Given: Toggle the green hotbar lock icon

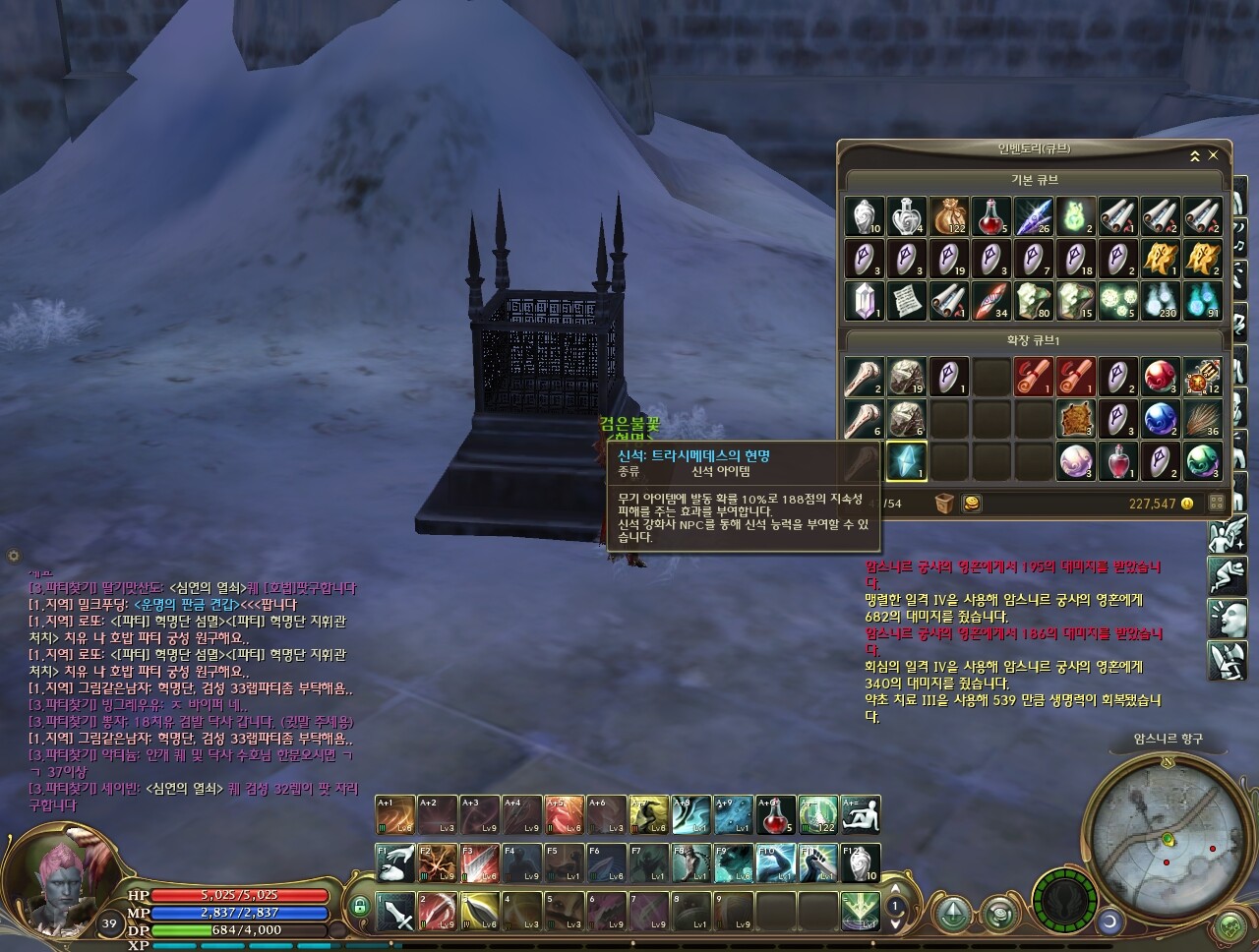Looking at the screenshot, I should point(360,906).
